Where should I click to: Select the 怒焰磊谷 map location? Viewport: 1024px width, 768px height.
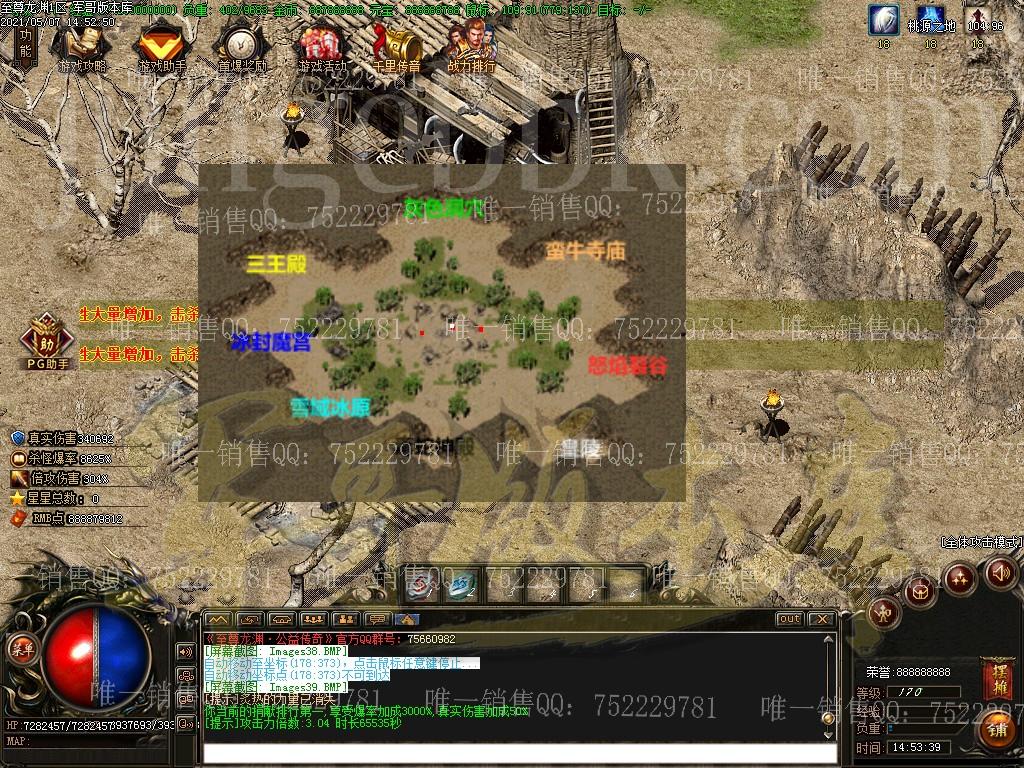627,365
